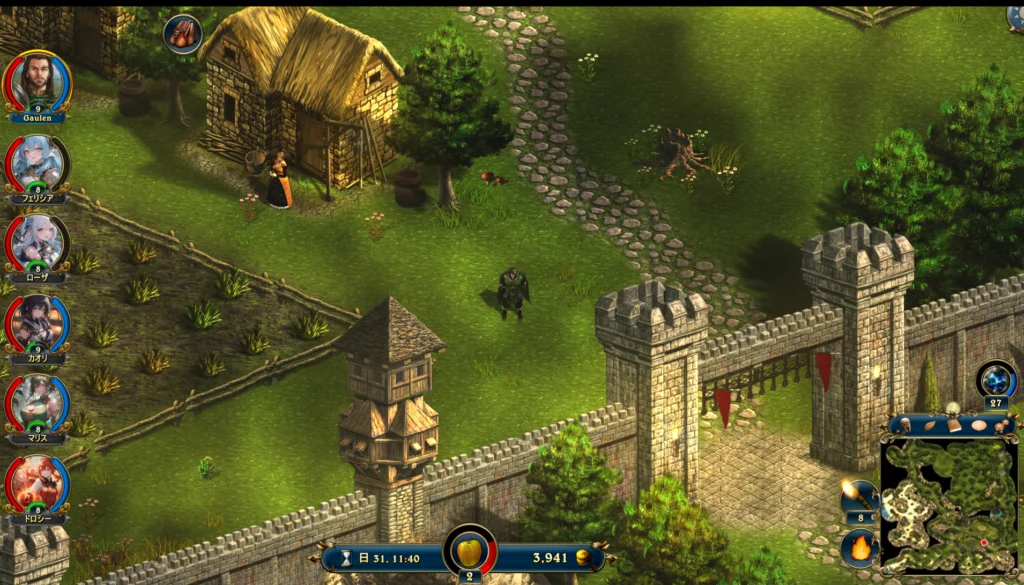Image resolution: width=1024 pixels, height=585 pixels.
Task: Select the マリス party portrait
Action: pyautogui.click(x=37, y=403)
